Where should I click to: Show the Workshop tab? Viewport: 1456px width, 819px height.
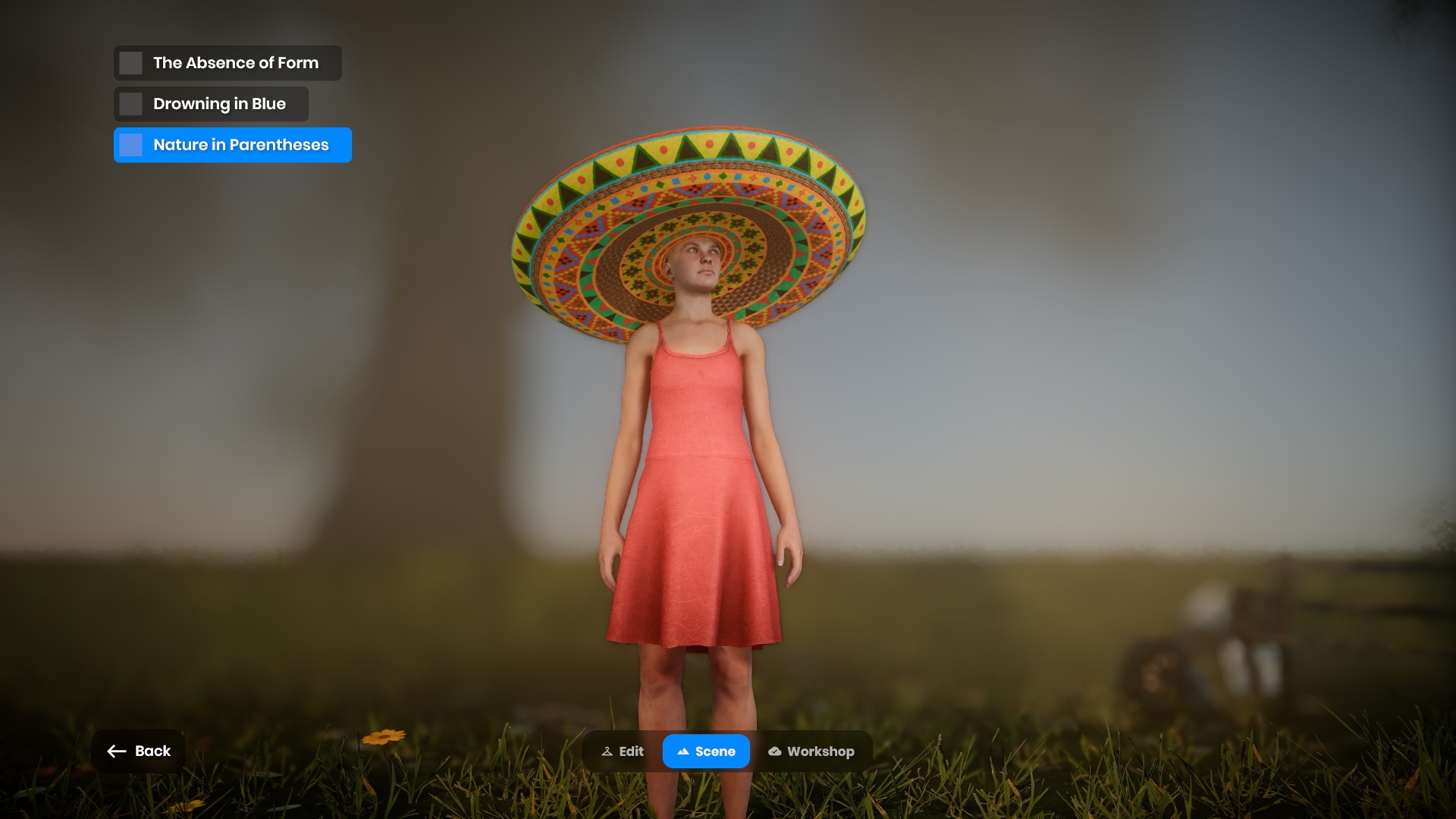pos(811,752)
